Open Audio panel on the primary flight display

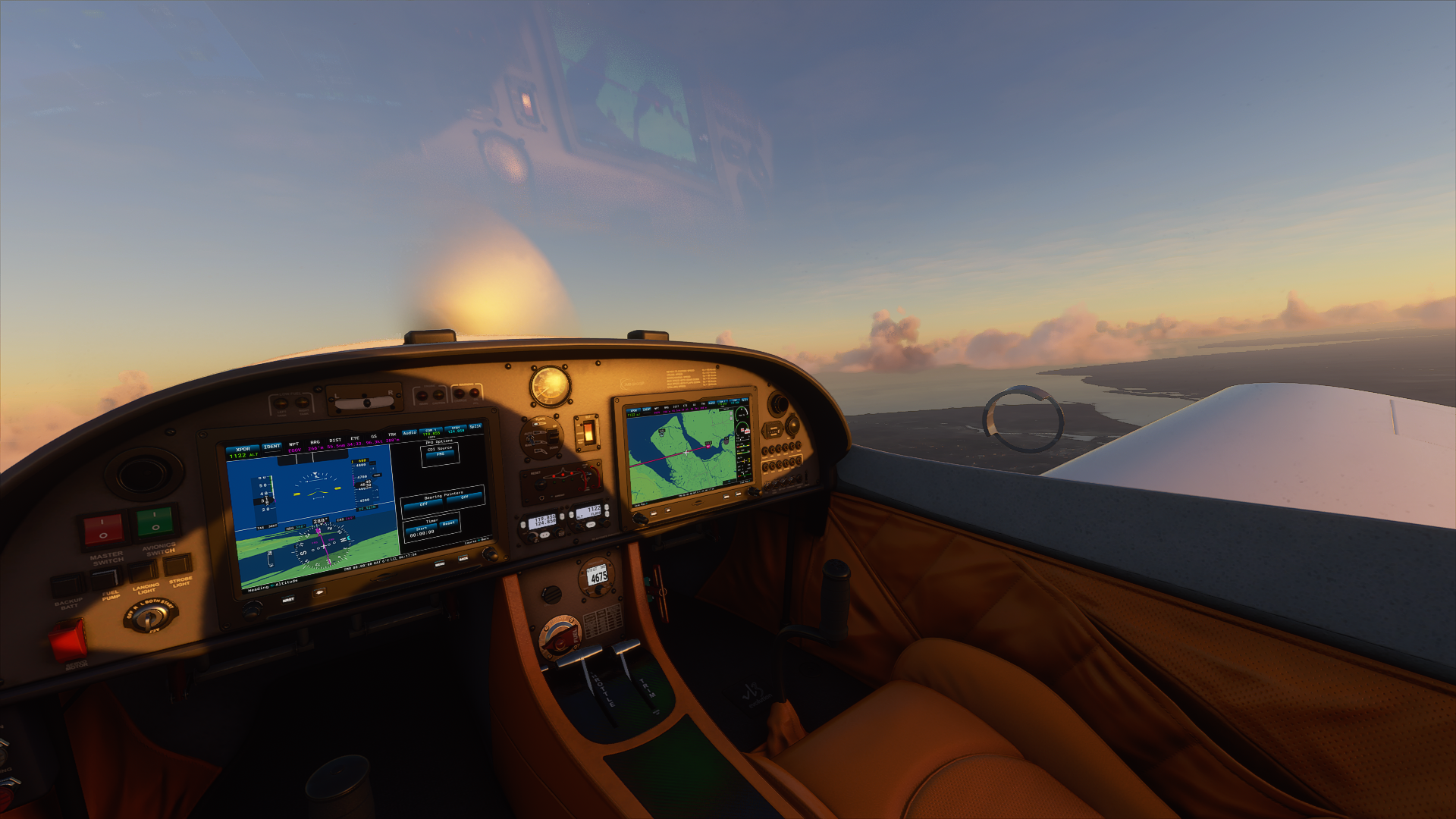tap(409, 433)
